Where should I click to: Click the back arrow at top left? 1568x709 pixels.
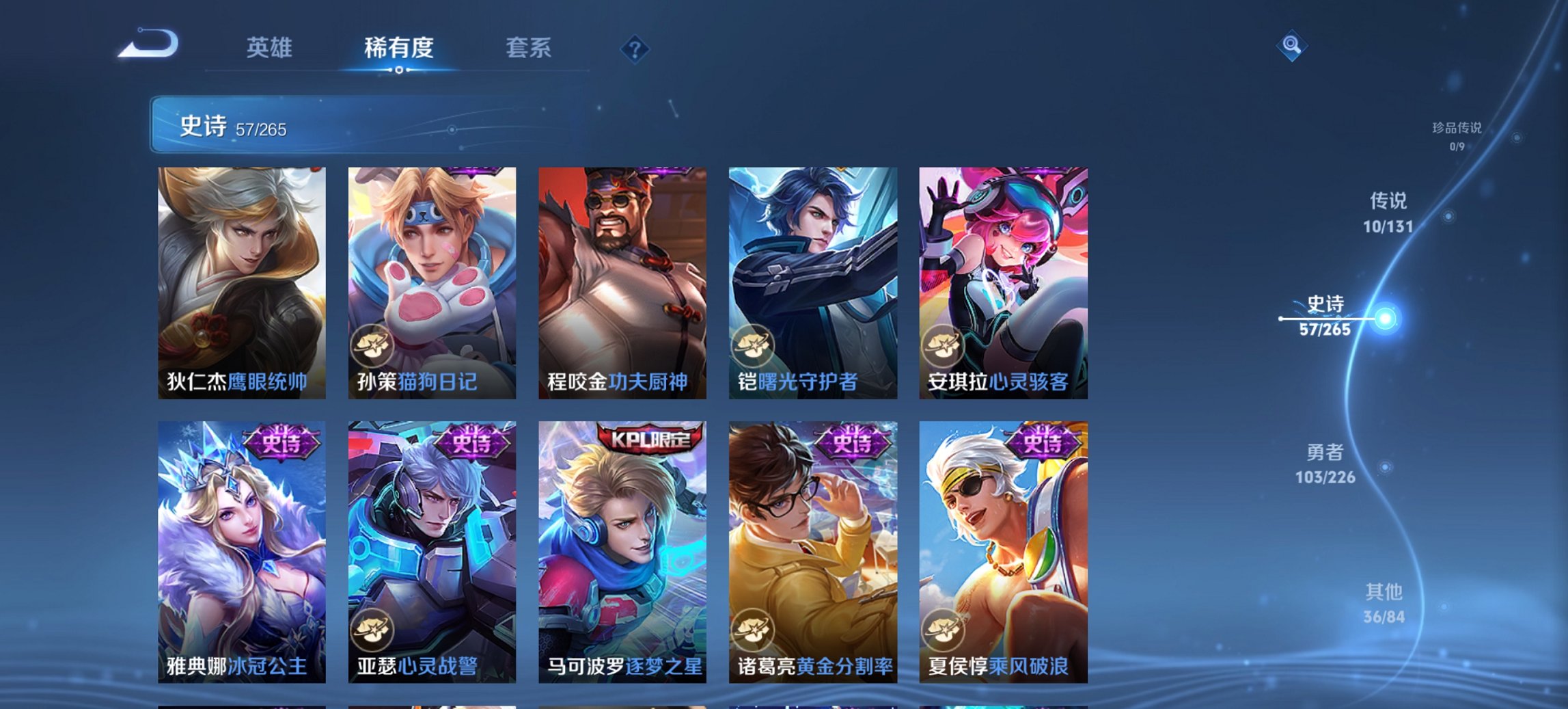147,44
